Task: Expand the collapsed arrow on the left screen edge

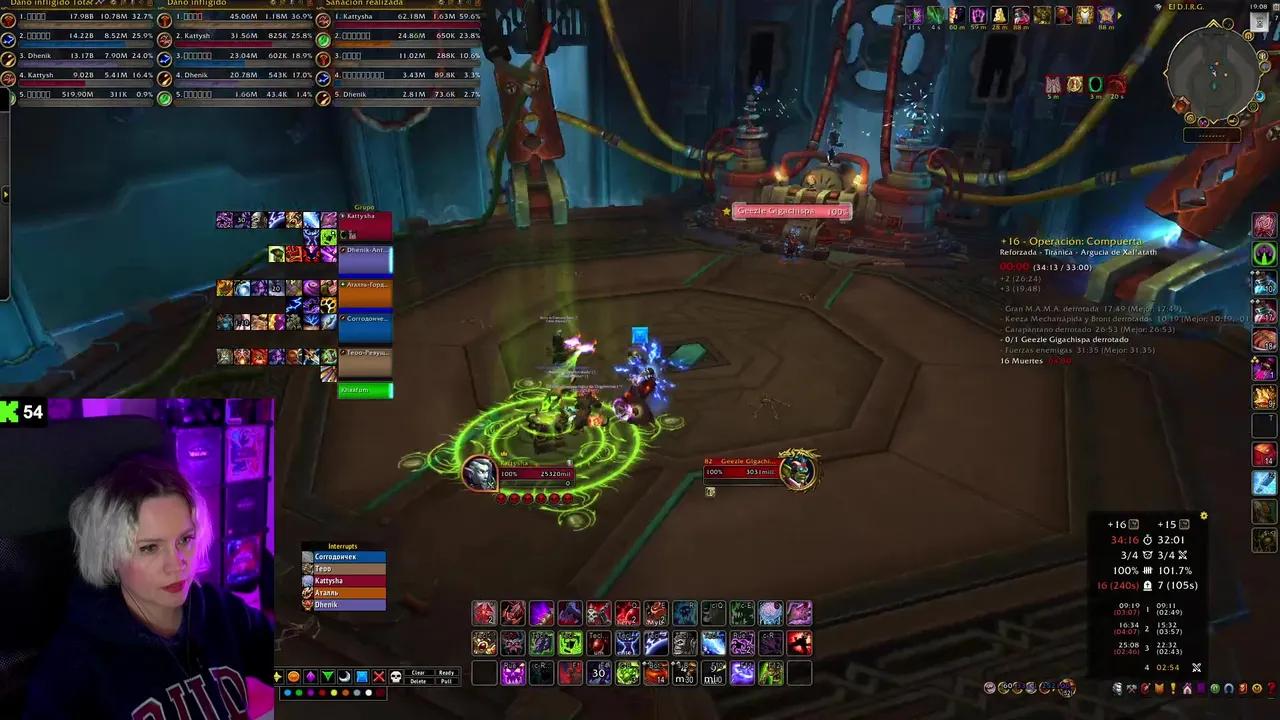Action: click(5, 192)
